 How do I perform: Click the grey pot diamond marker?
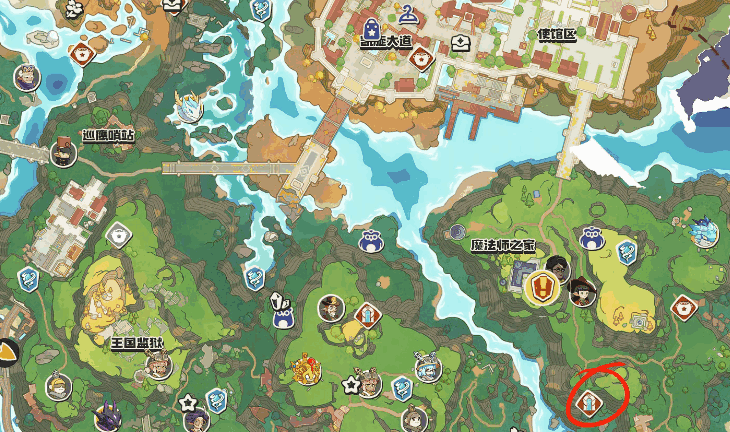(x=119, y=235)
